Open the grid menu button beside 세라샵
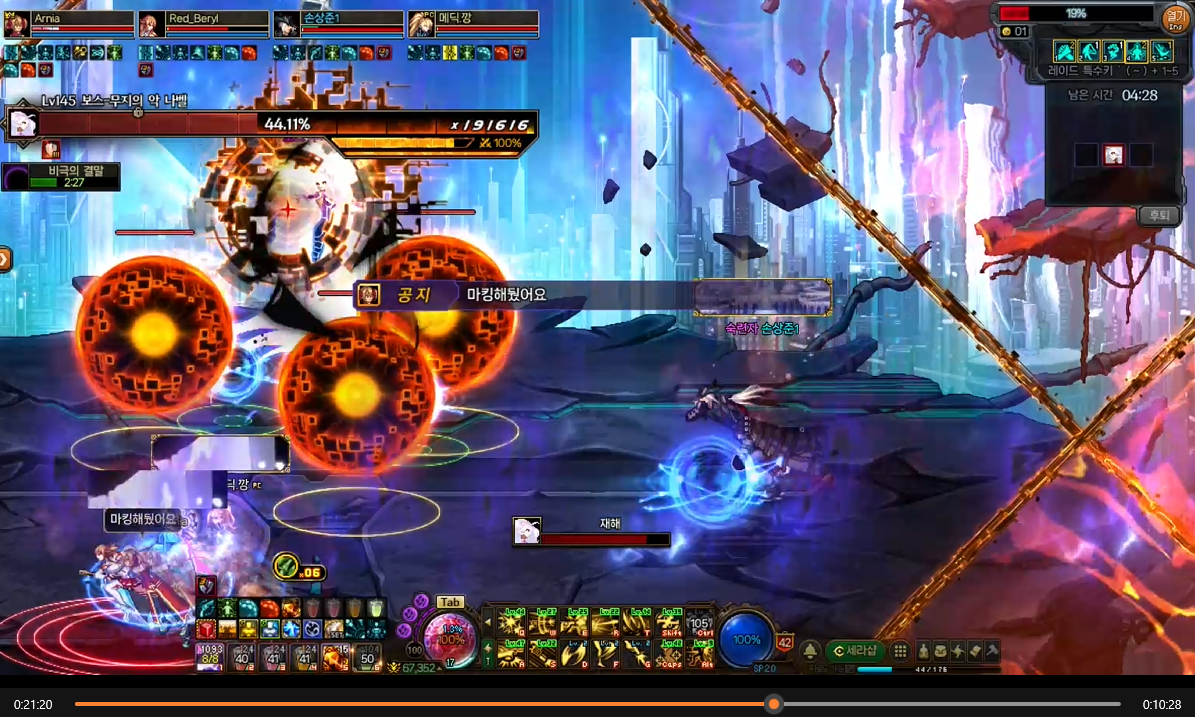 (x=900, y=651)
